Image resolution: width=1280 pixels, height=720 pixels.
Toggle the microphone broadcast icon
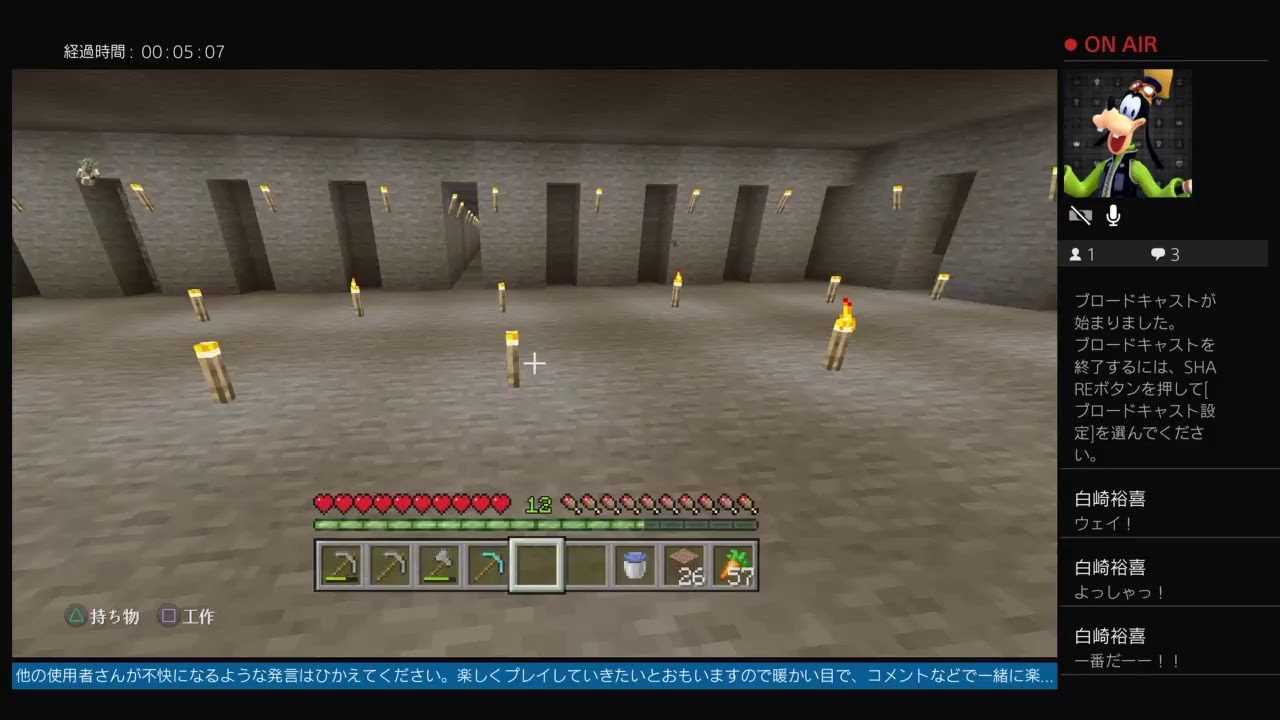(x=1112, y=214)
